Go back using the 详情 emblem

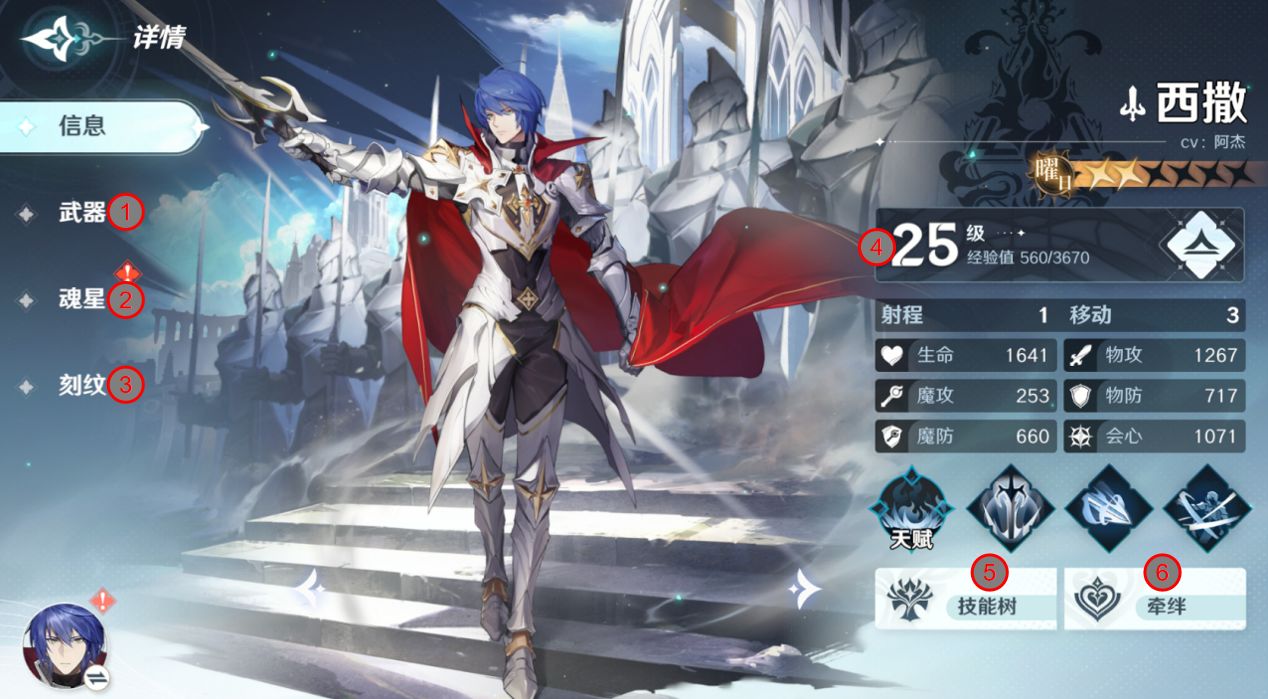pyautogui.click(x=60, y=39)
